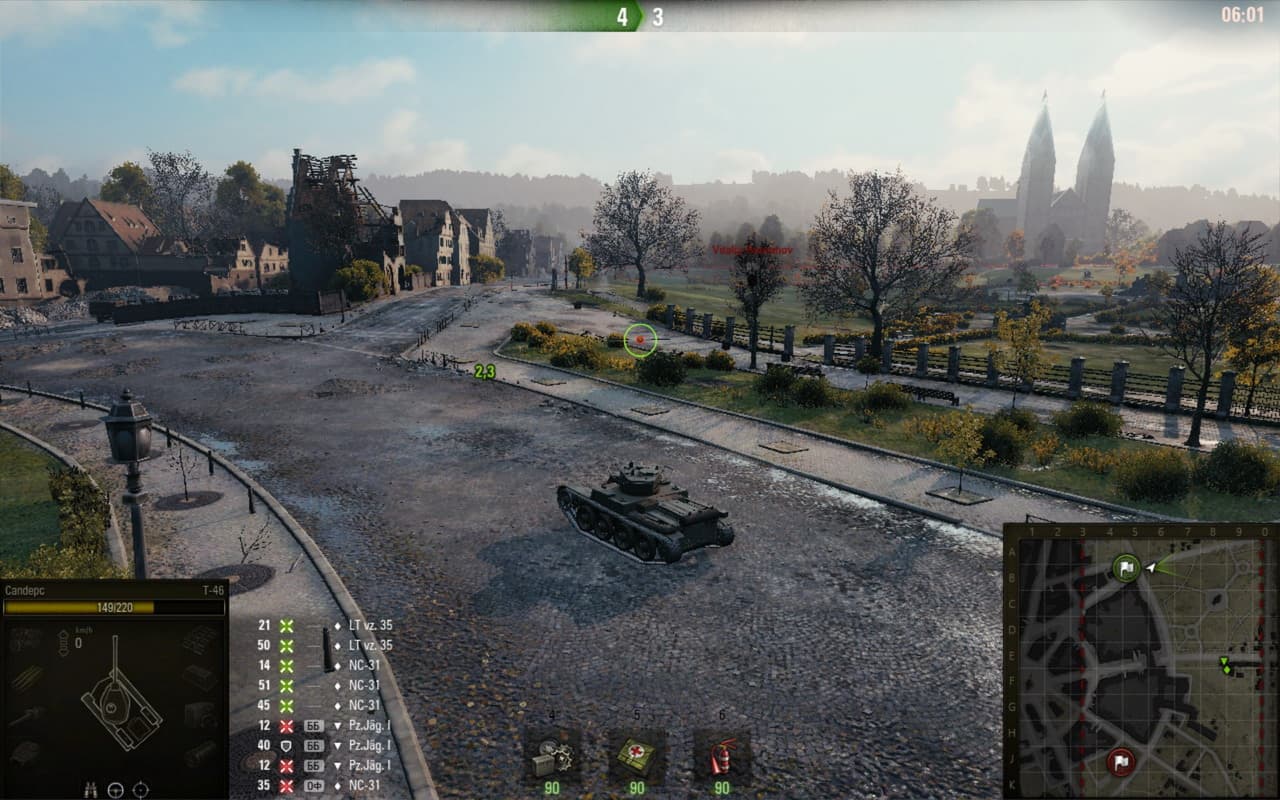Click the green allied base flag on minimap

(1126, 569)
